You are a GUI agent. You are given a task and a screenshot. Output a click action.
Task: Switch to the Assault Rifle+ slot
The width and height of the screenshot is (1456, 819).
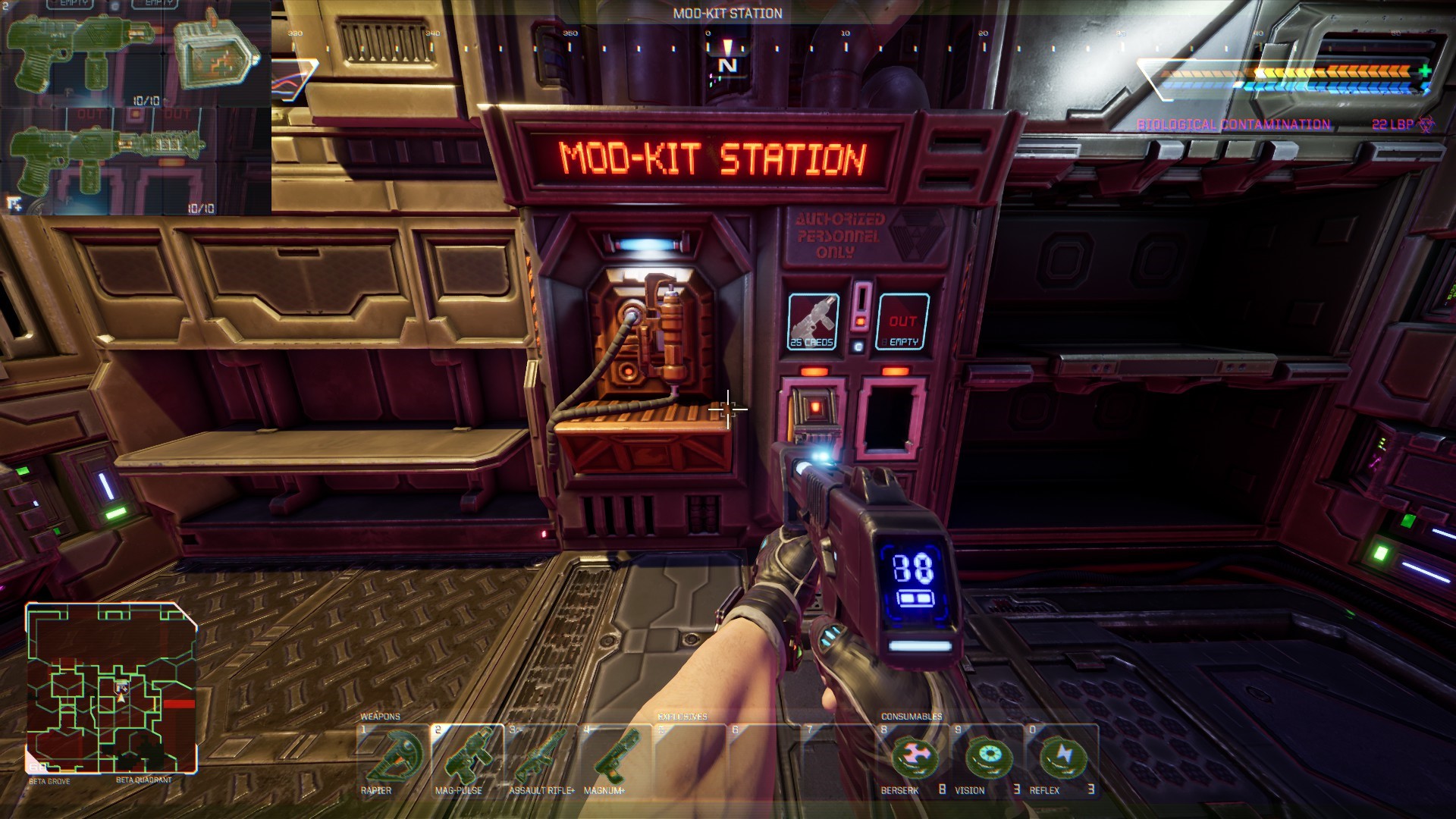point(541,759)
